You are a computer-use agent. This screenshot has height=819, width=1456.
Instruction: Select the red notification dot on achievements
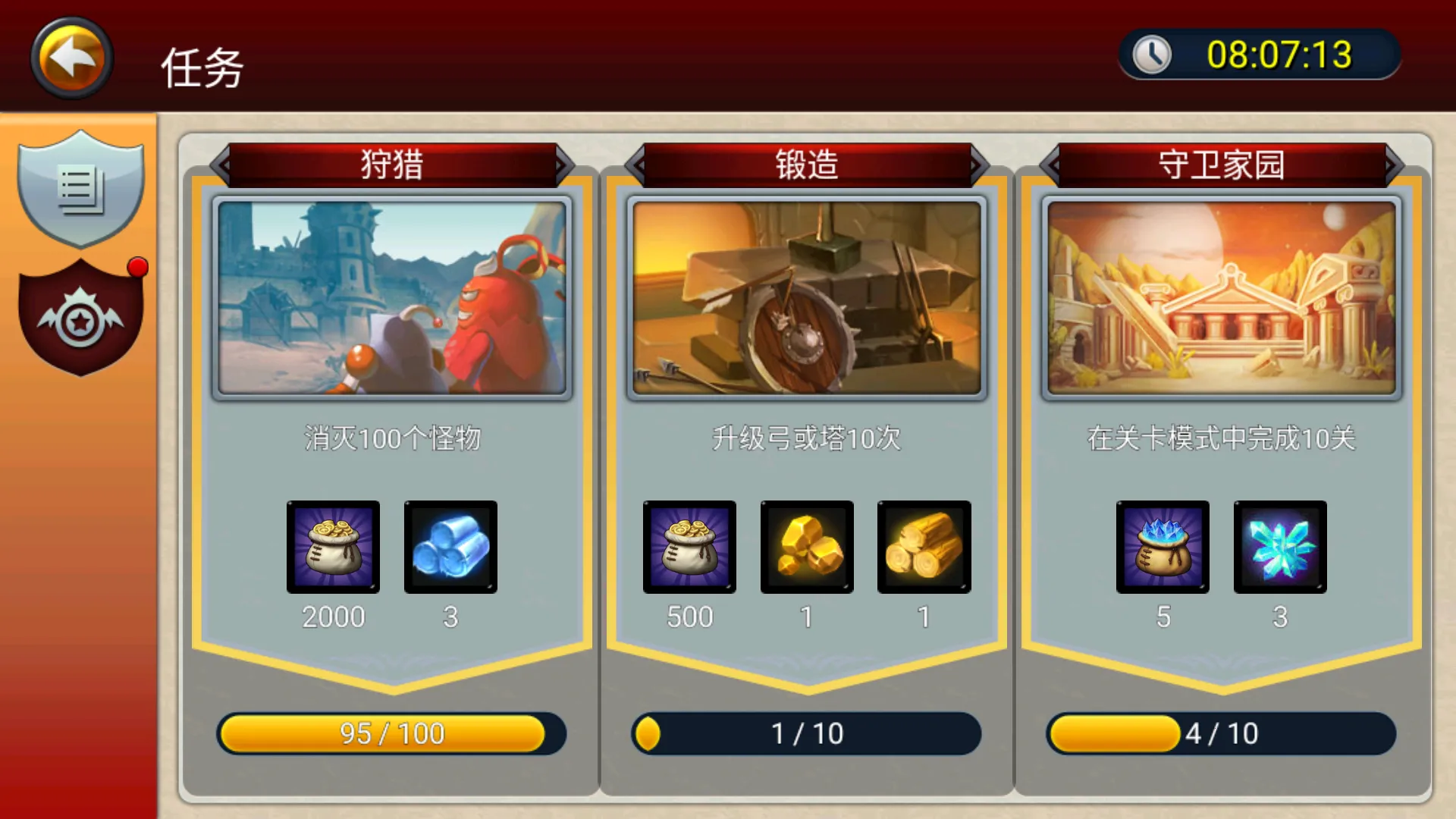[136, 266]
